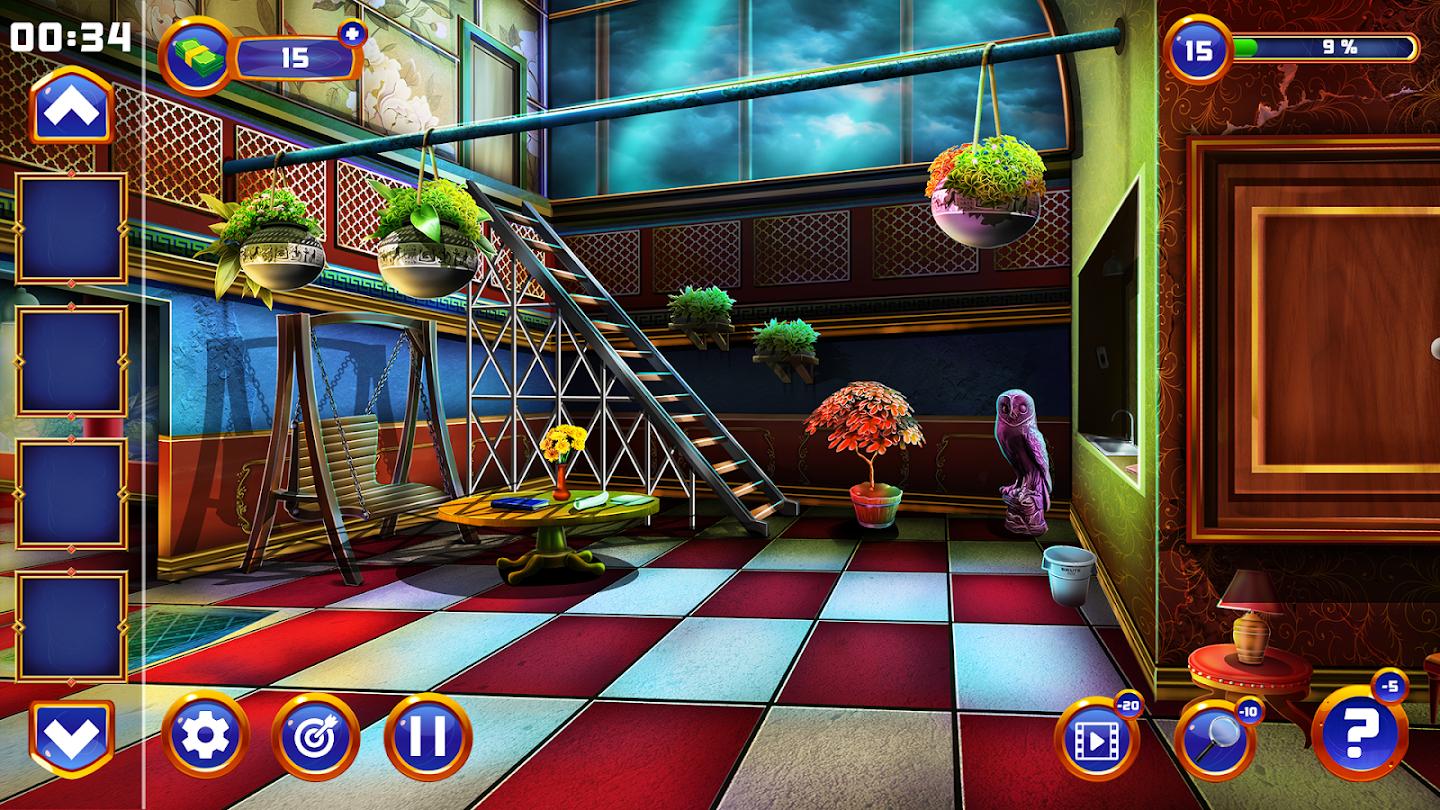
Task: Open the settings gear button
Action: click(205, 737)
